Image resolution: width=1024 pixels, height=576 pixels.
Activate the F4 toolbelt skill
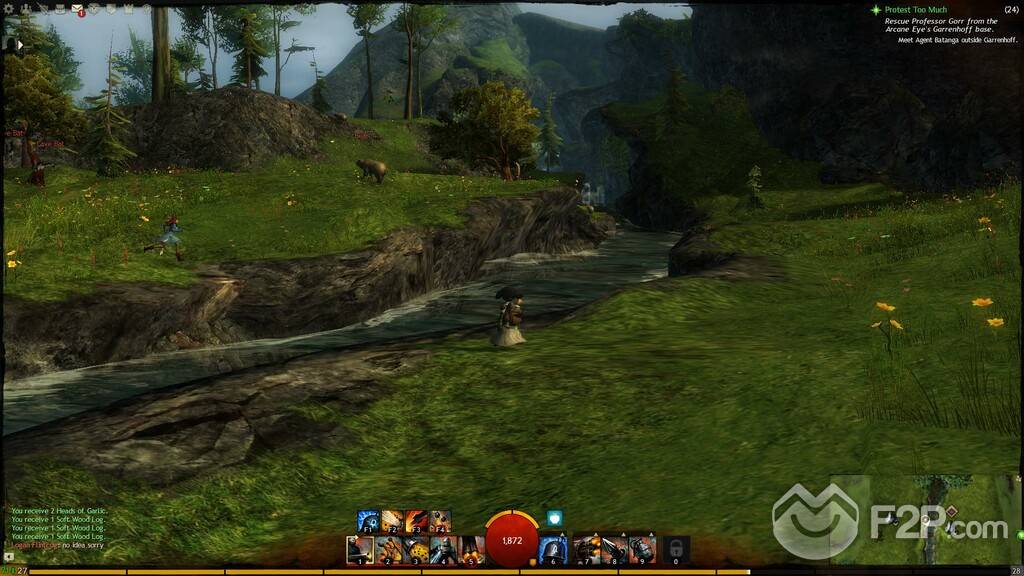pyautogui.click(x=440, y=521)
